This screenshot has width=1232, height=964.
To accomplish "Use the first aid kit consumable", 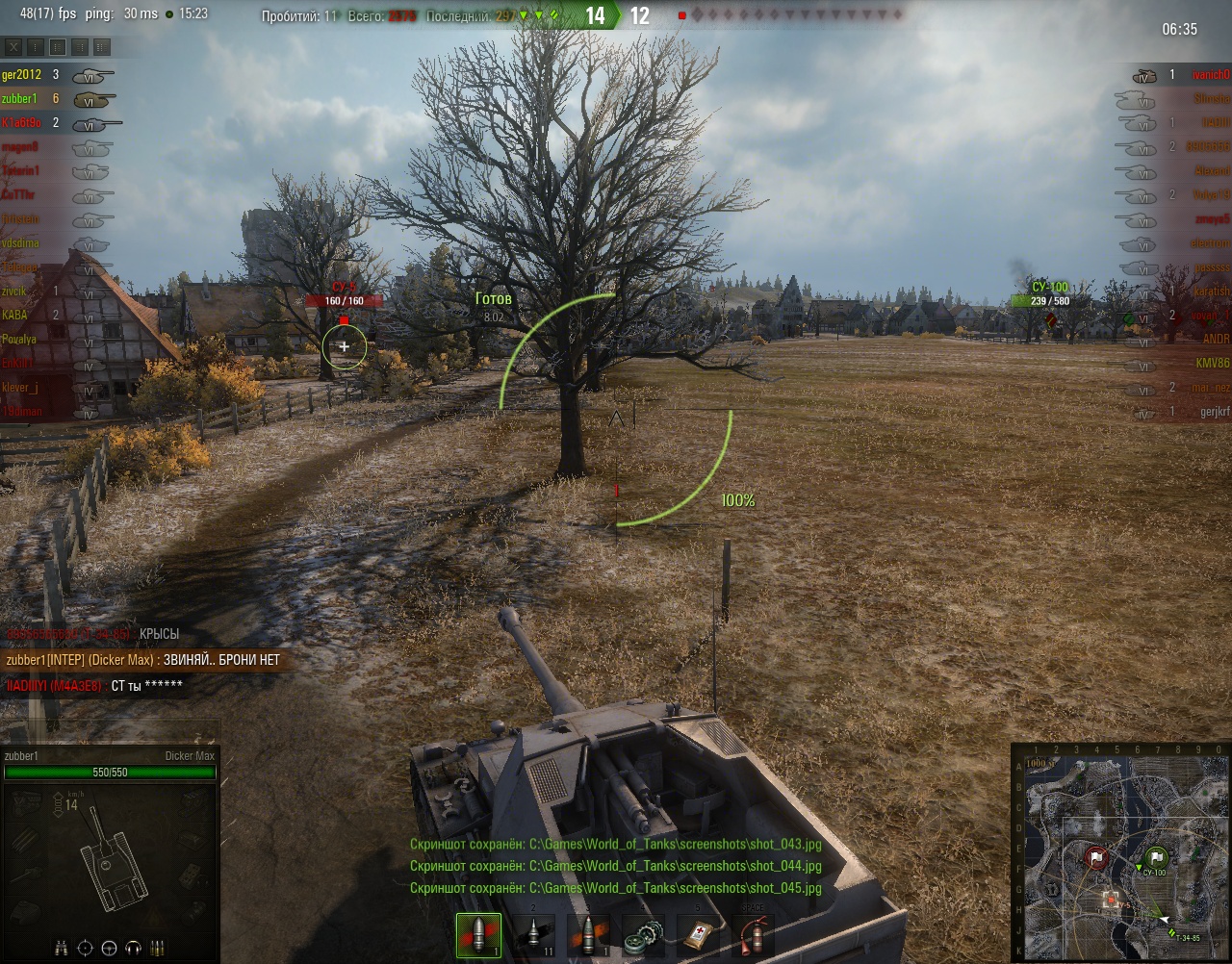I will coord(697,935).
